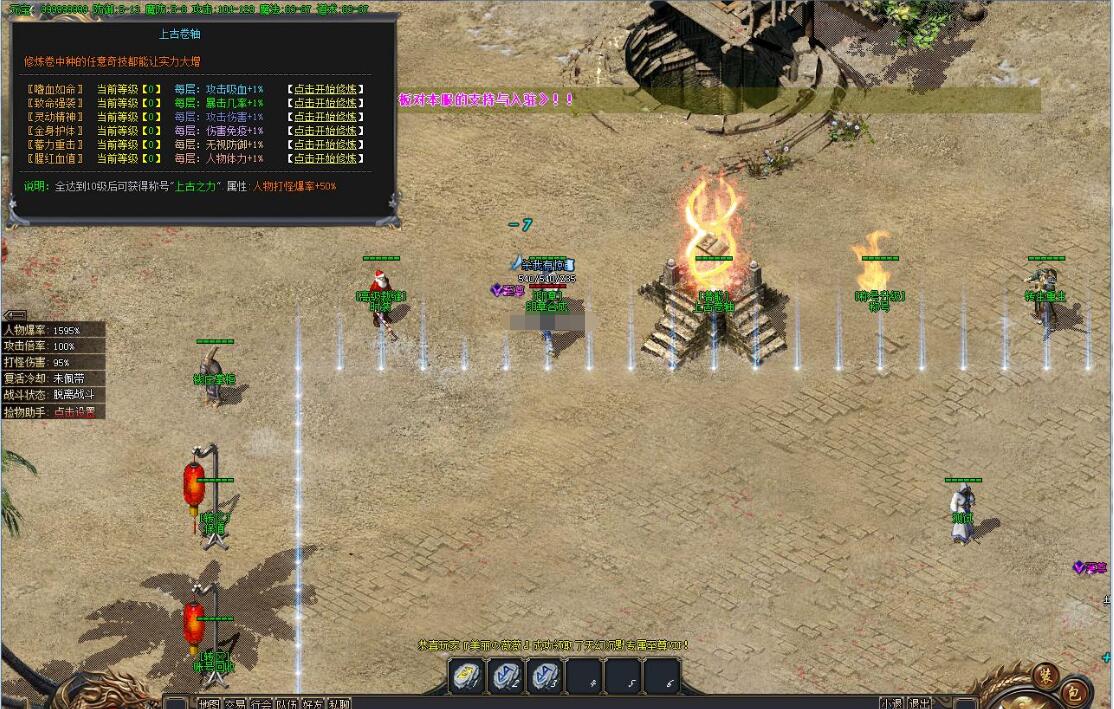Image resolution: width=1114 pixels, height=709 pixels.
Task: Open the 捡物助手 点击设置 link
Action: coord(75,412)
